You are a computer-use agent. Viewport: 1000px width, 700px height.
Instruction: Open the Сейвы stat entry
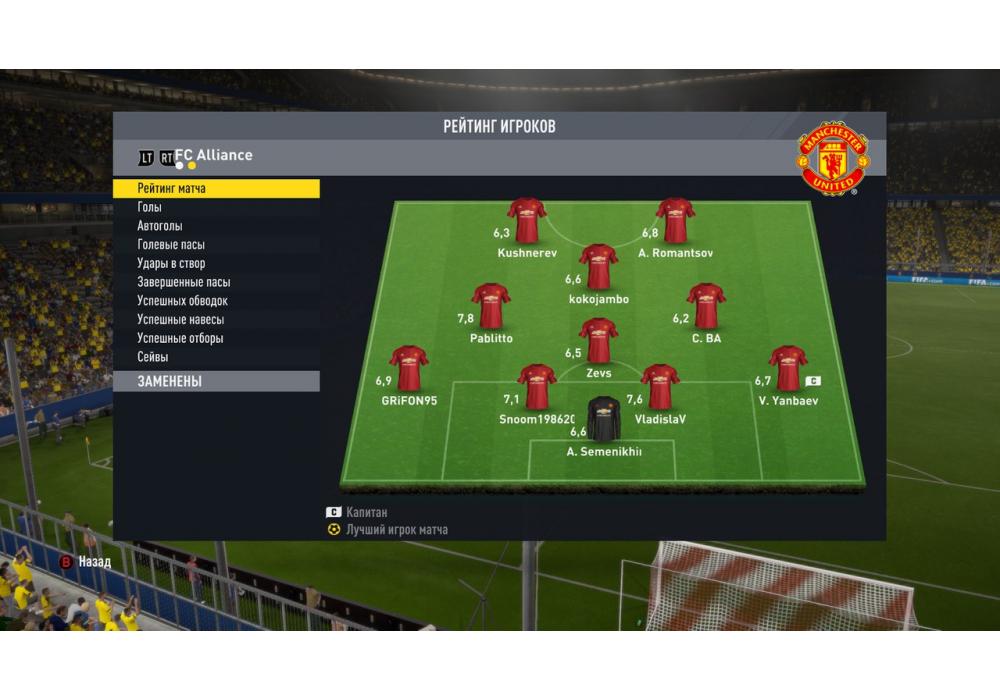[153, 357]
